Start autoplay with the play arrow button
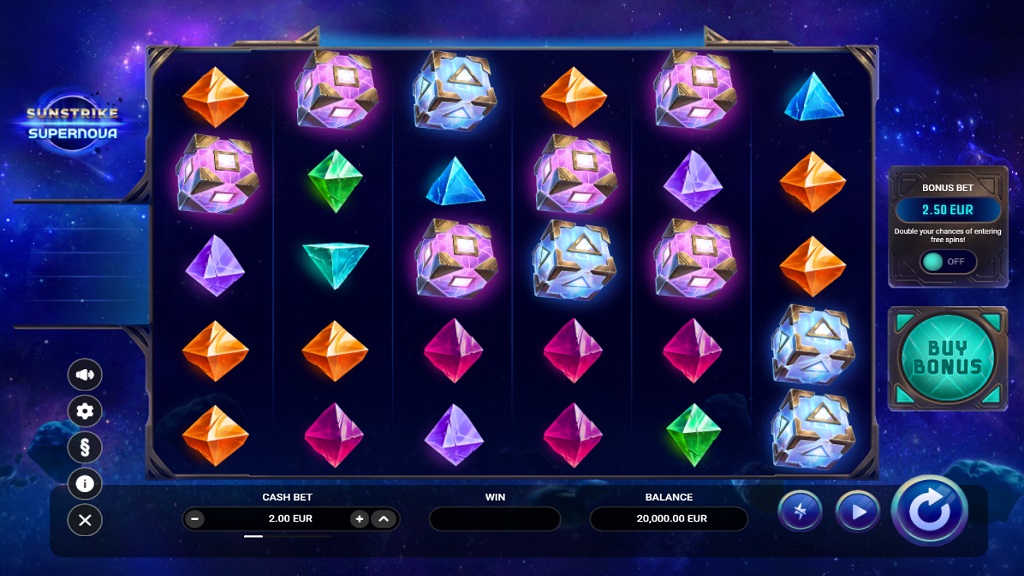The width and height of the screenshot is (1024, 576). (857, 511)
